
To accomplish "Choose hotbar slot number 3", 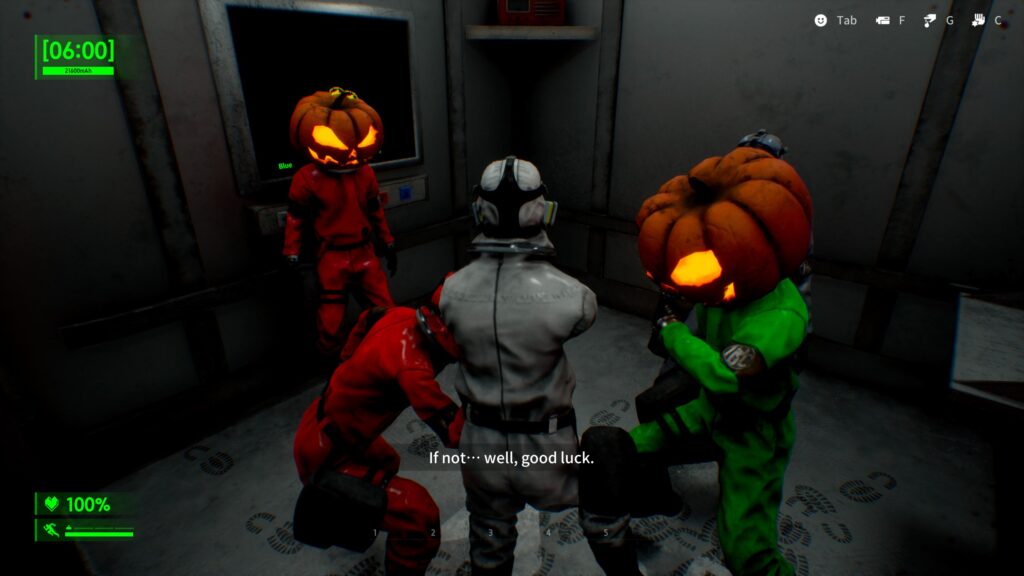I will 490,533.
